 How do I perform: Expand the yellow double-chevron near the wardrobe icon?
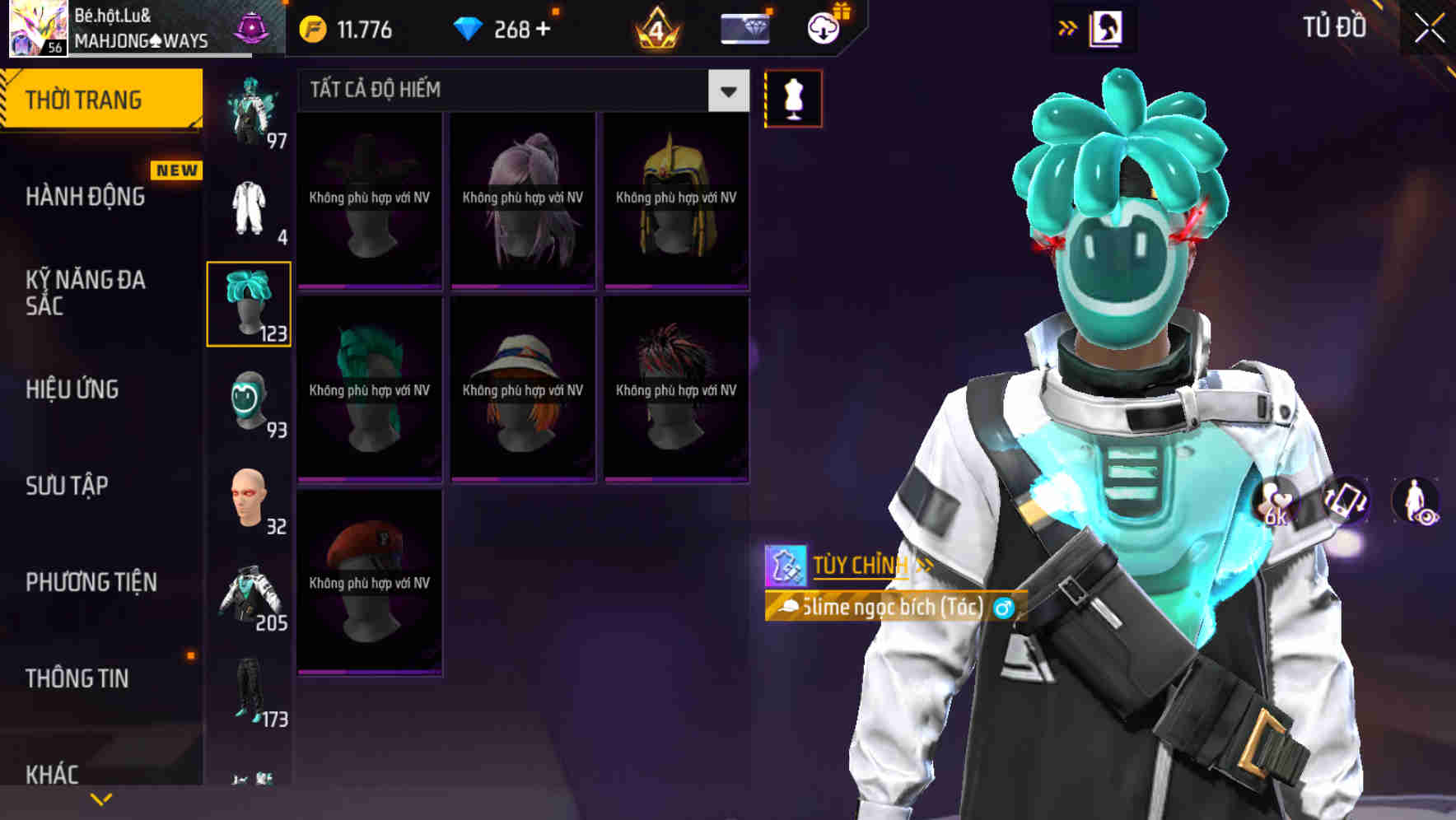point(1066,27)
